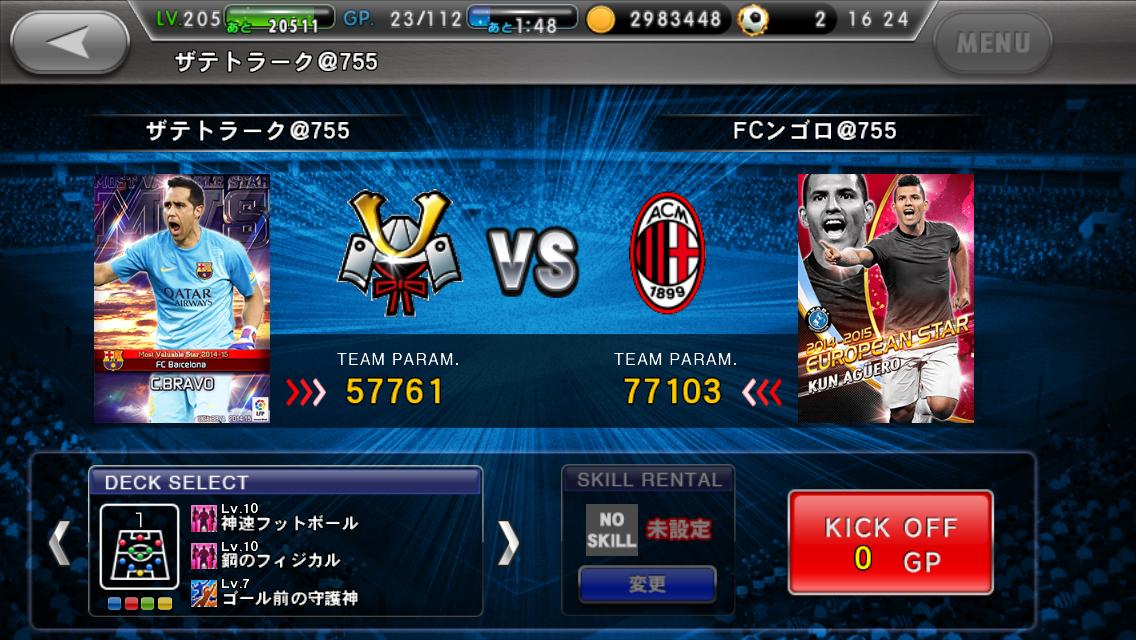The width and height of the screenshot is (1136, 640).
Task: View the C.Bravo player card
Action: 182,298
